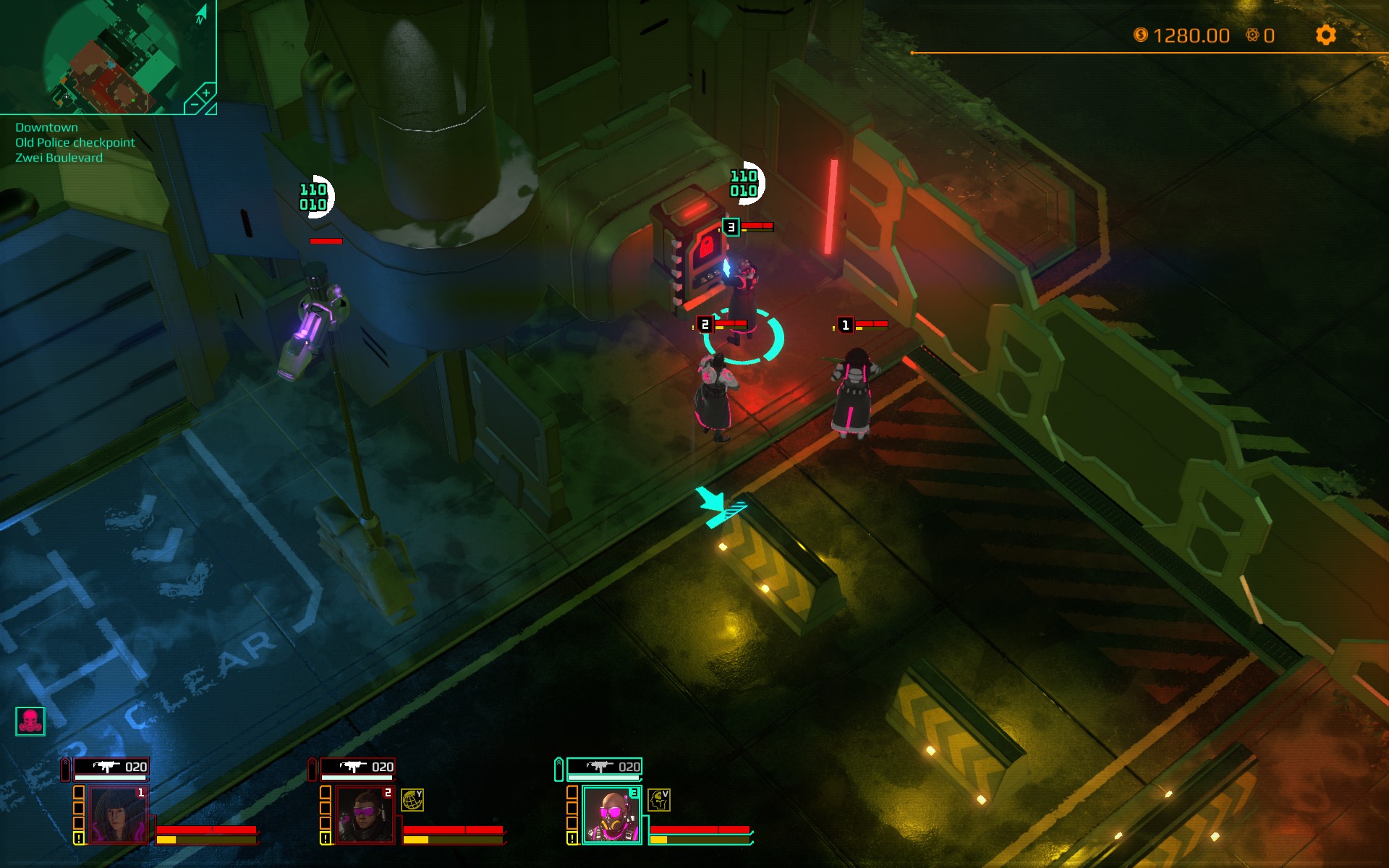The width and height of the screenshot is (1389, 868).
Task: Click agent 3's submachine gun weapon slot
Action: pyautogui.click(x=605, y=767)
